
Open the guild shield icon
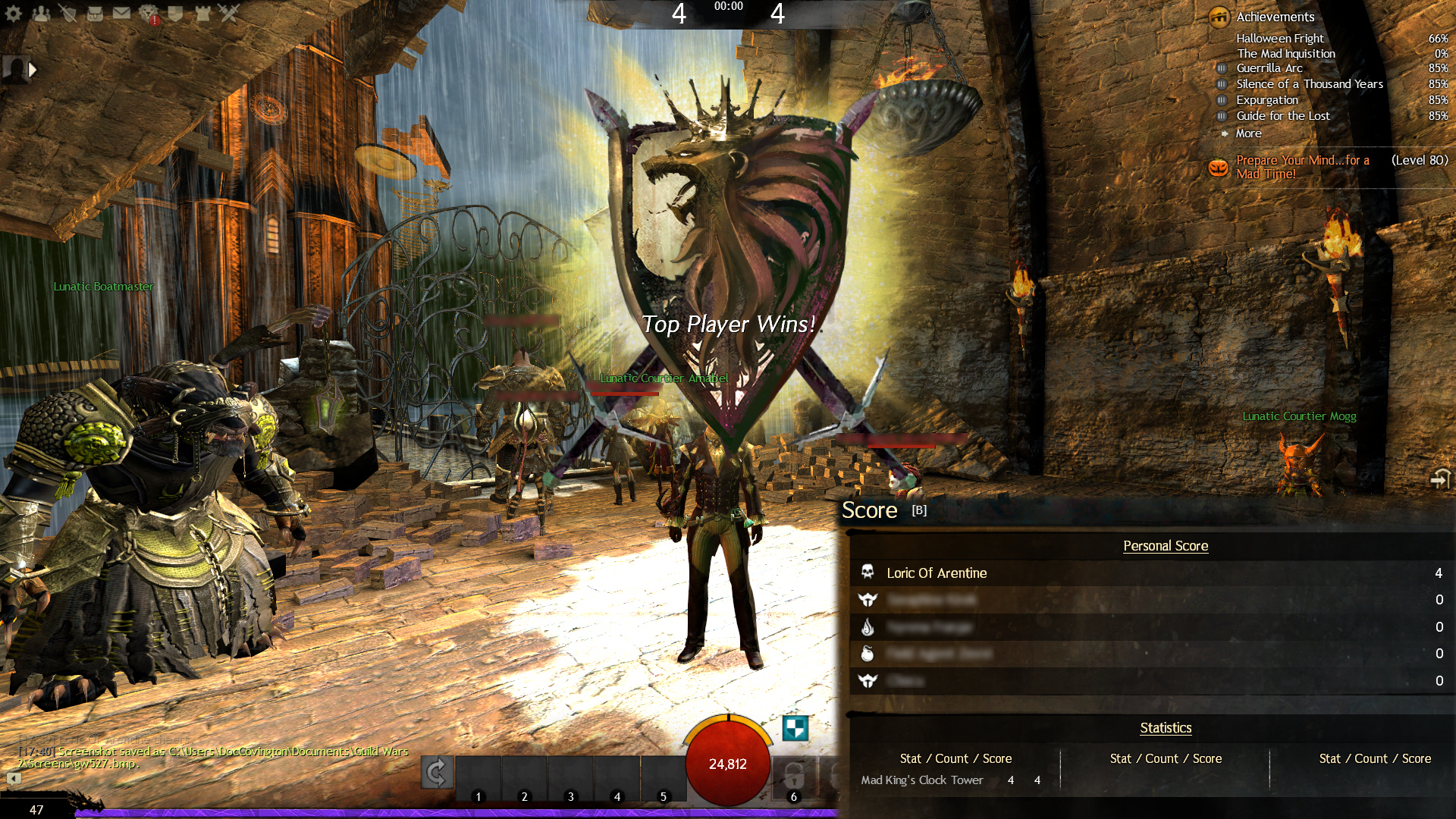[175, 13]
